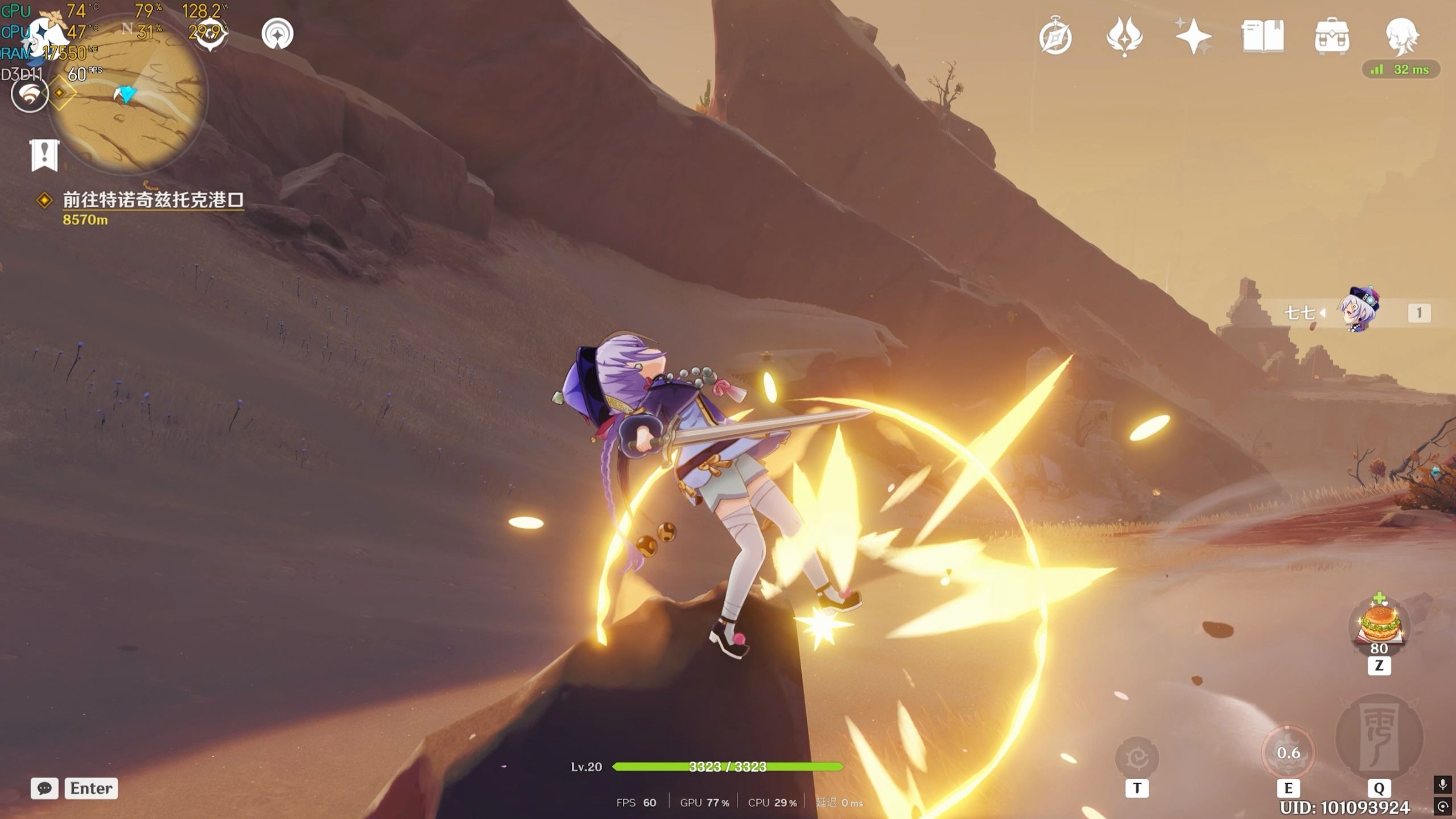Image resolution: width=1456 pixels, height=819 pixels.
Task: Use the gadget slot icon
Action: (1137, 757)
